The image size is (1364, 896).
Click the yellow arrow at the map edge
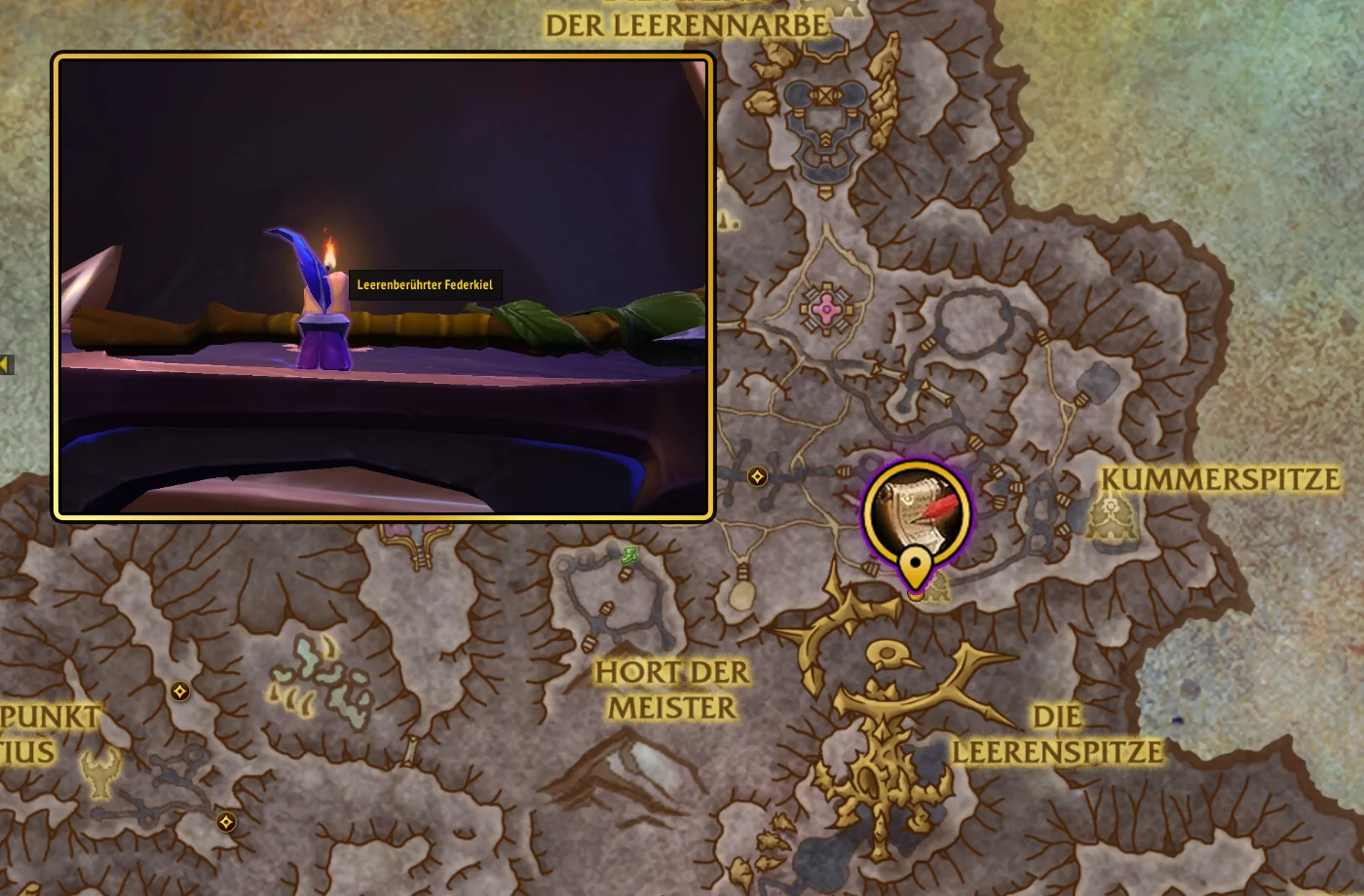point(5,364)
